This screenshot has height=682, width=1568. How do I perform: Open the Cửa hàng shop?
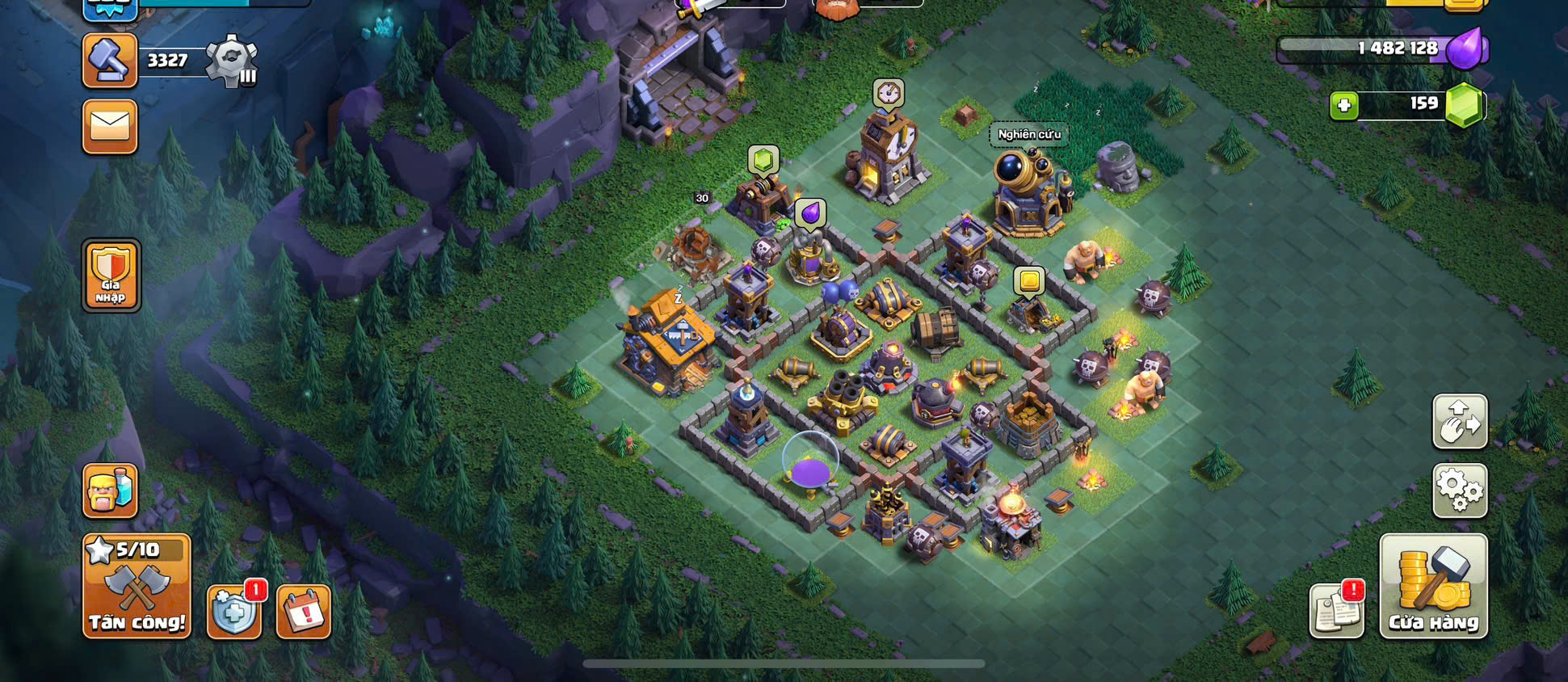[x=1433, y=587]
